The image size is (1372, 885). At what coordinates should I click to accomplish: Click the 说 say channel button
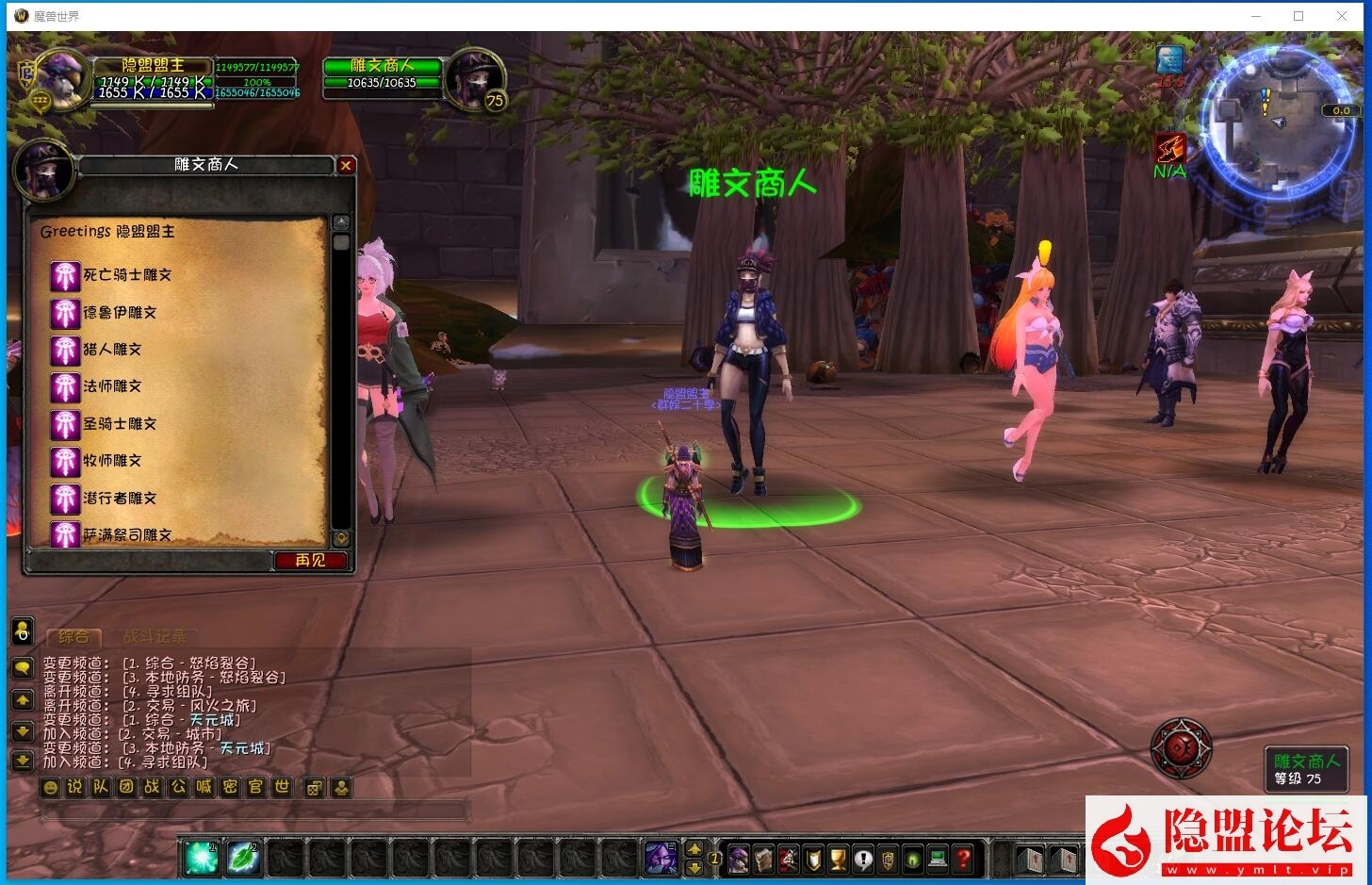point(75,787)
